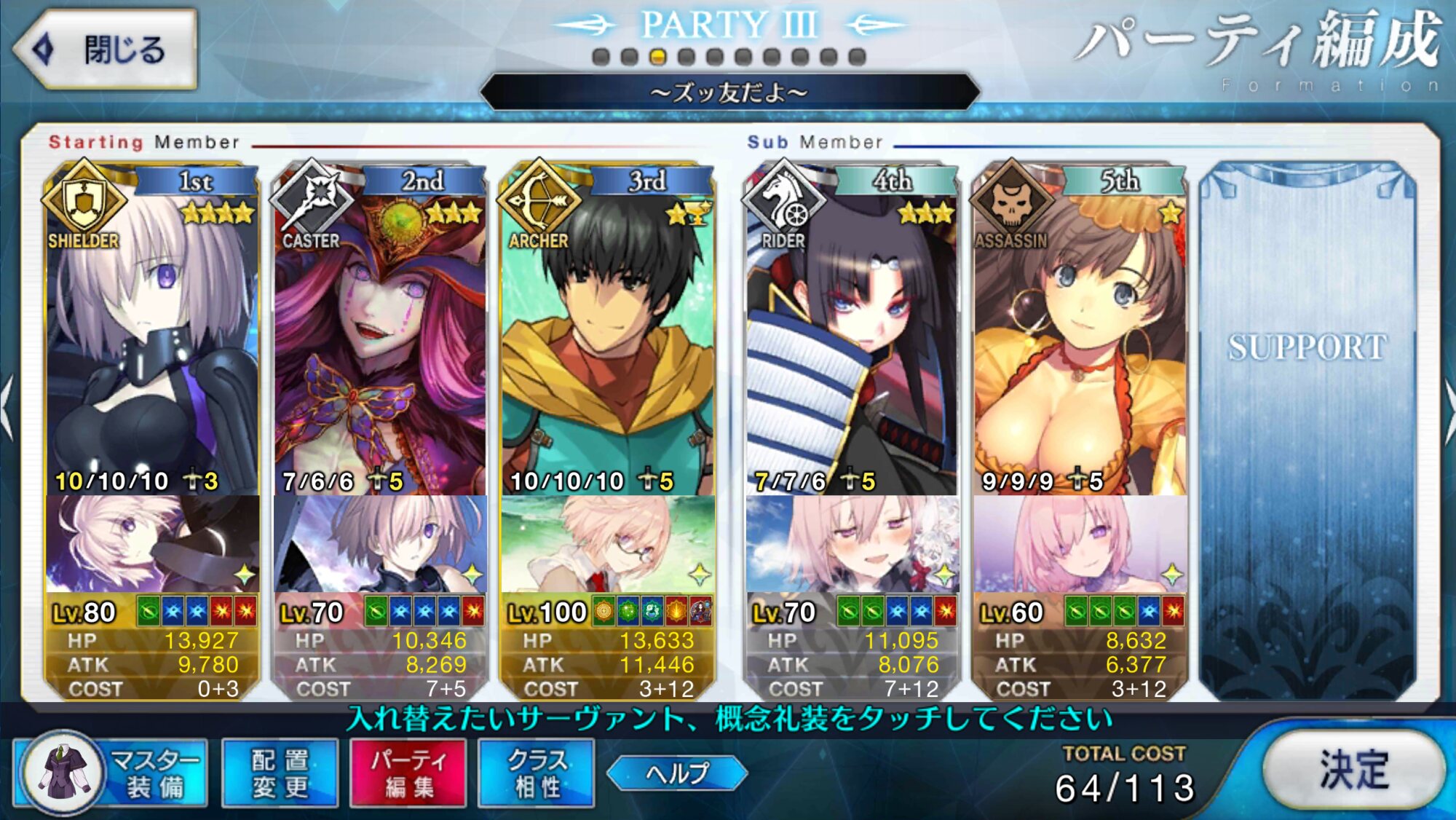The image size is (1456, 820).
Task: Edit the party name ～ズッ友だよ～
Action: point(729,92)
